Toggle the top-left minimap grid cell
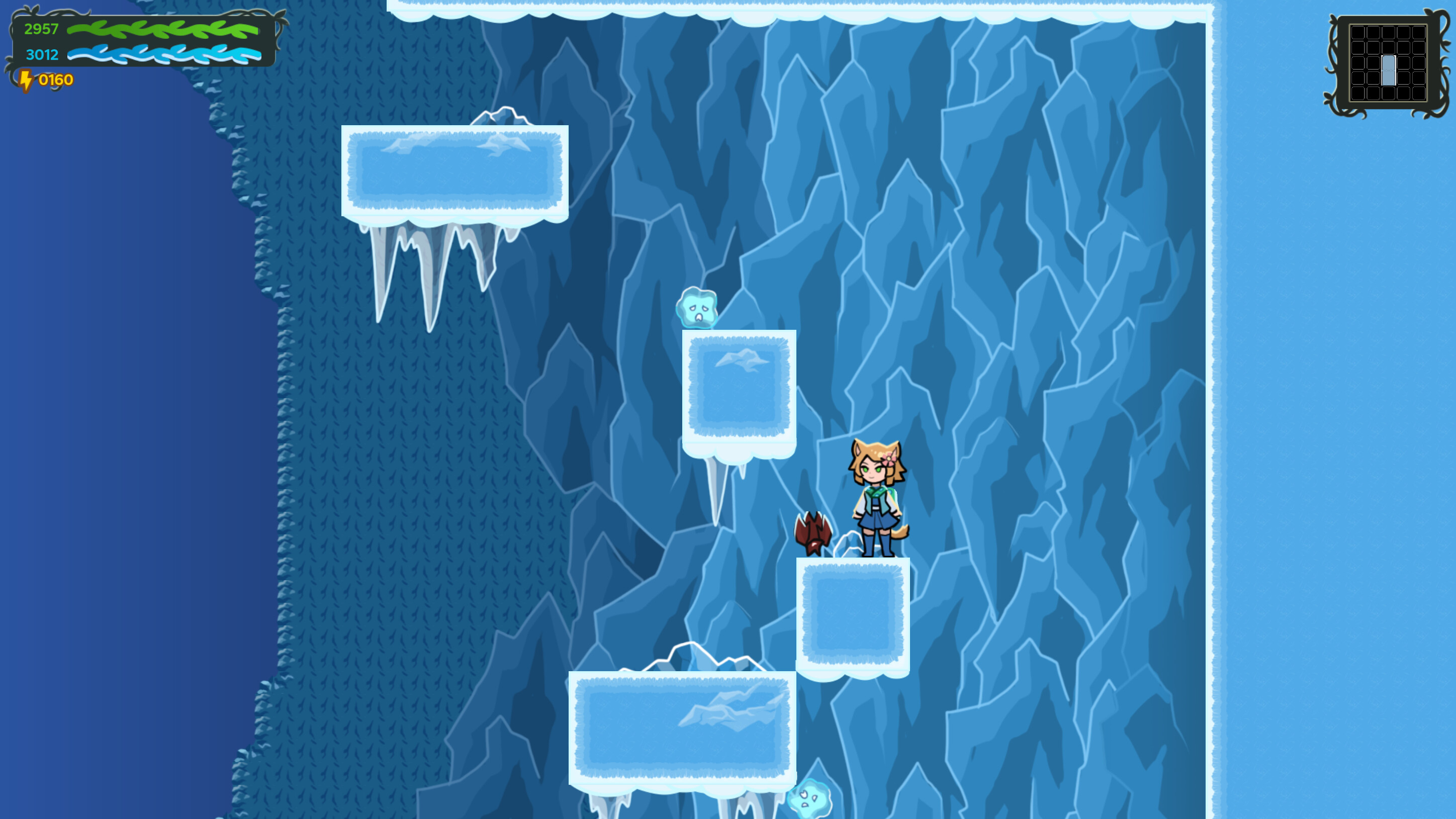 click(1358, 33)
